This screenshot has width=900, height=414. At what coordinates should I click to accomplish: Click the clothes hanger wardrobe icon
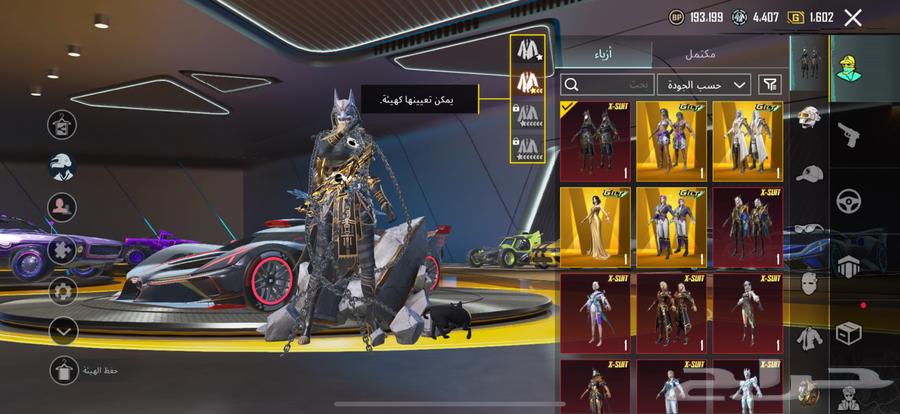click(x=63, y=125)
